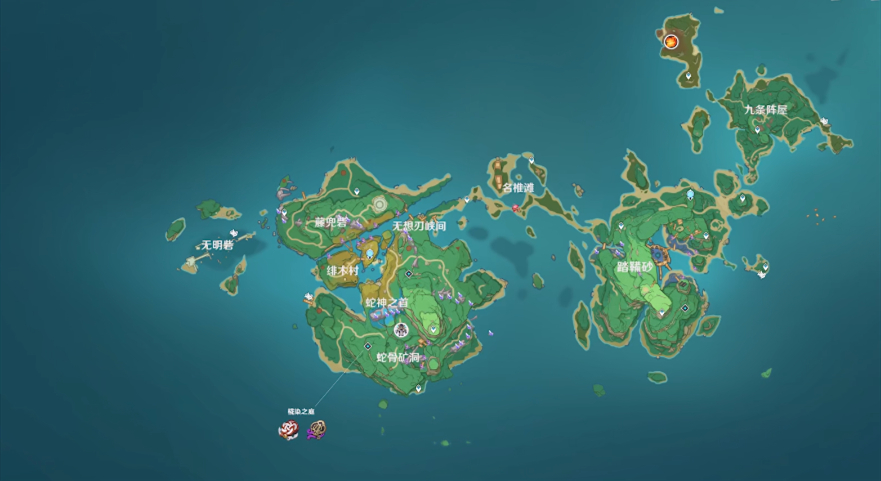Viewport: 881px width, 481px height.
Task: Choose the teleport waypoint above the 名椎滩 label
Action: (x=532, y=159)
